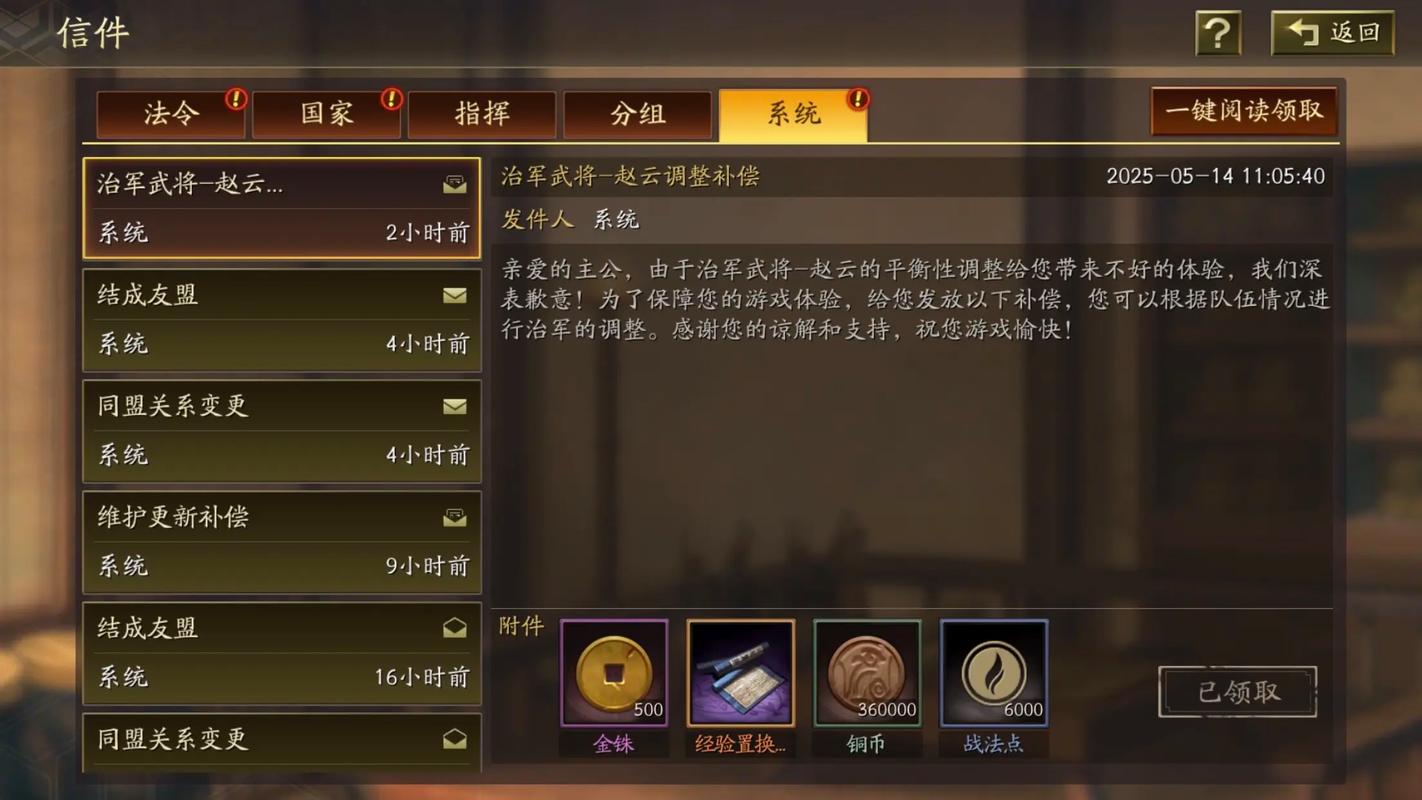Click the opened-mail icon on 维护更新补偿
This screenshot has height=800, width=1422.
point(455,517)
